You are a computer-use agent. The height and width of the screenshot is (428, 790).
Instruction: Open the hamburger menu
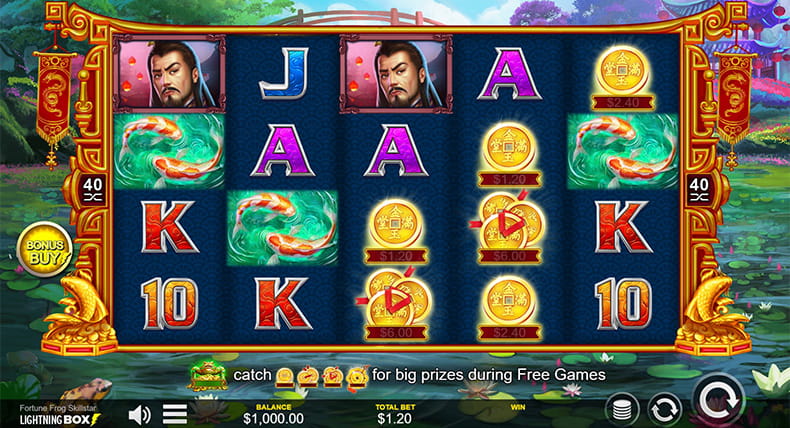175,413
